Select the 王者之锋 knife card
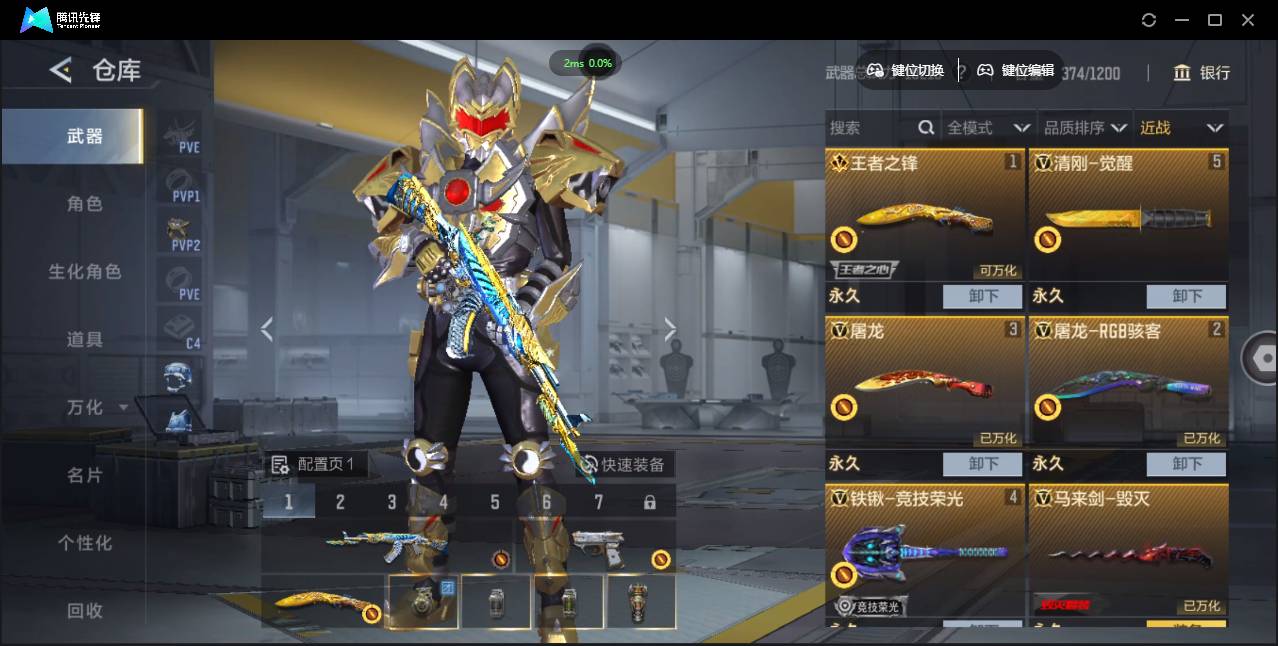1278x646 pixels. (925, 215)
